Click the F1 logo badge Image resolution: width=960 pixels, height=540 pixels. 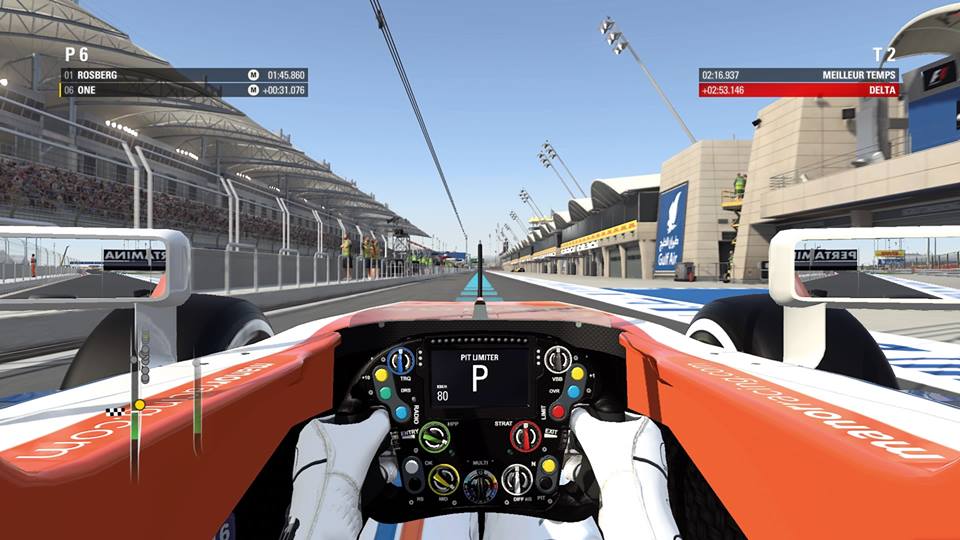pos(938,76)
